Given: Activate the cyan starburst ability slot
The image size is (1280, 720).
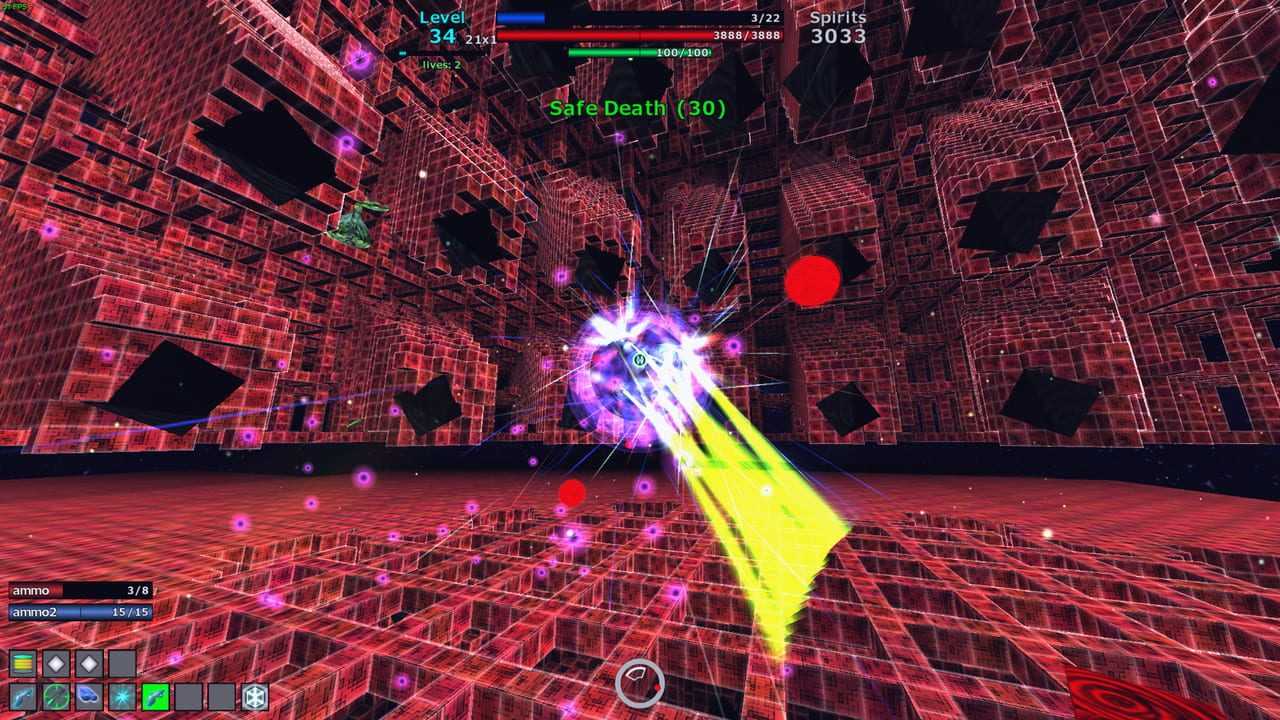Looking at the screenshot, I should [122, 696].
